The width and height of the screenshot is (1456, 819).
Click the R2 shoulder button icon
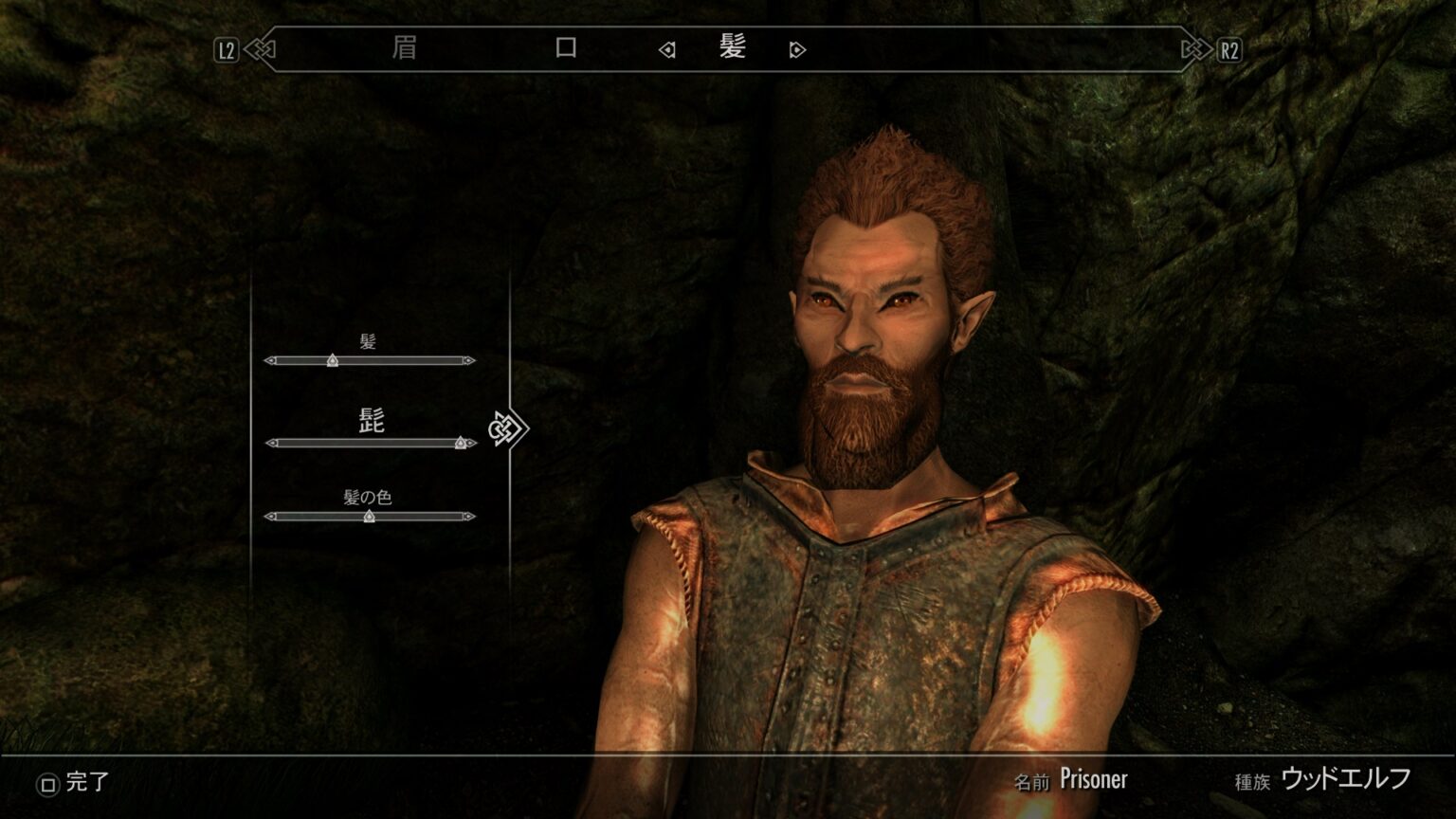point(1231,51)
